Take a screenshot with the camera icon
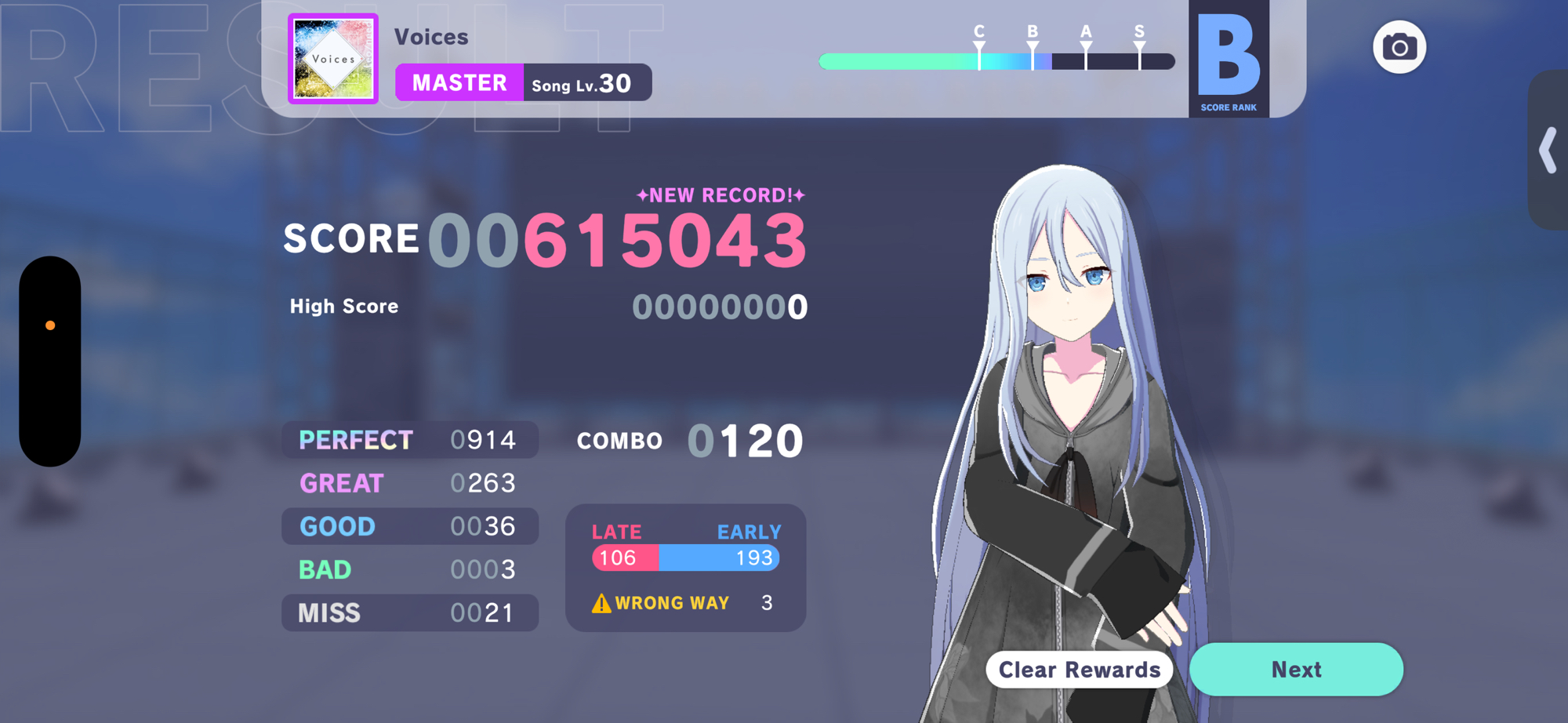 [x=1399, y=48]
